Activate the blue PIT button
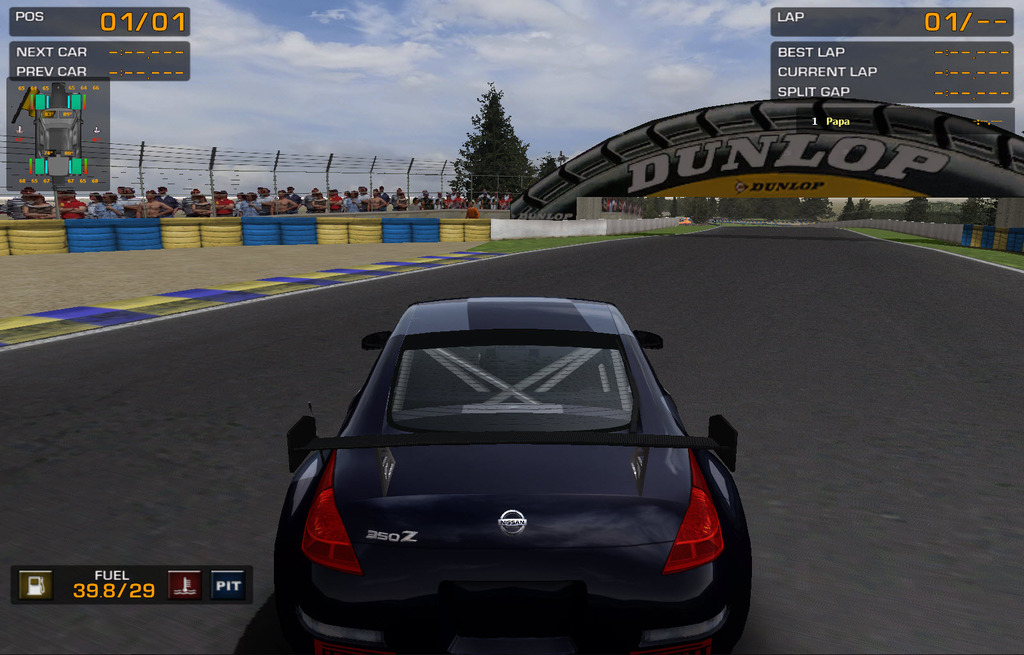The height and width of the screenshot is (655, 1024). pos(228,585)
